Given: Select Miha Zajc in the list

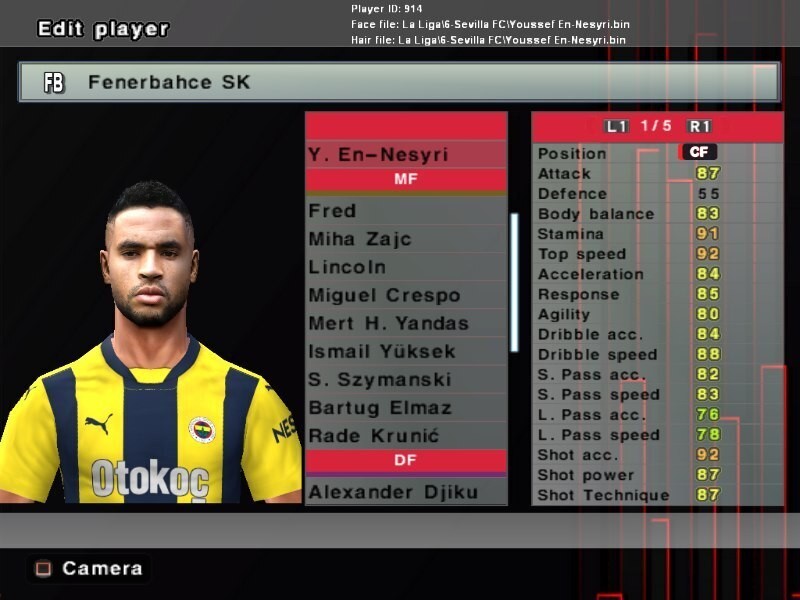Looking at the screenshot, I should pyautogui.click(x=405, y=239).
